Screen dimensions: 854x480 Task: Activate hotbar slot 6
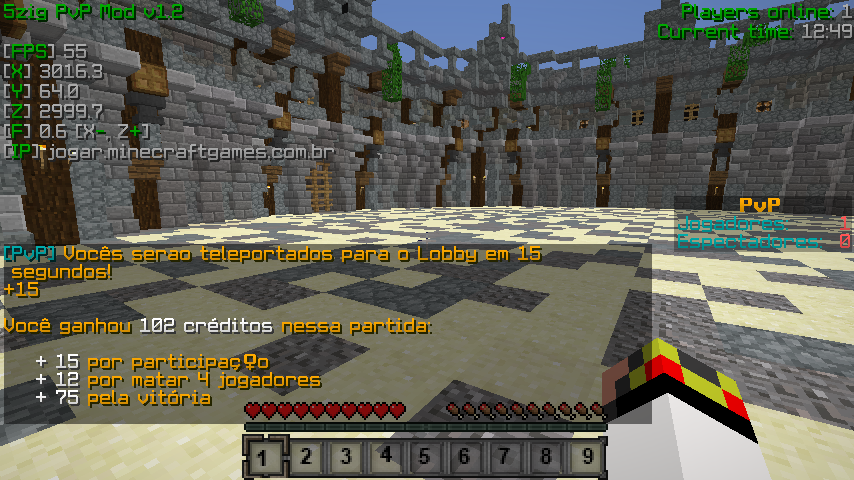(466, 458)
